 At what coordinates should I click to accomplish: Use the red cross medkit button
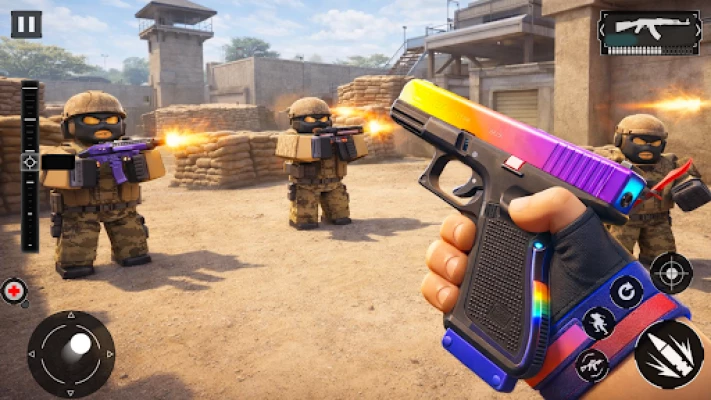point(14,291)
